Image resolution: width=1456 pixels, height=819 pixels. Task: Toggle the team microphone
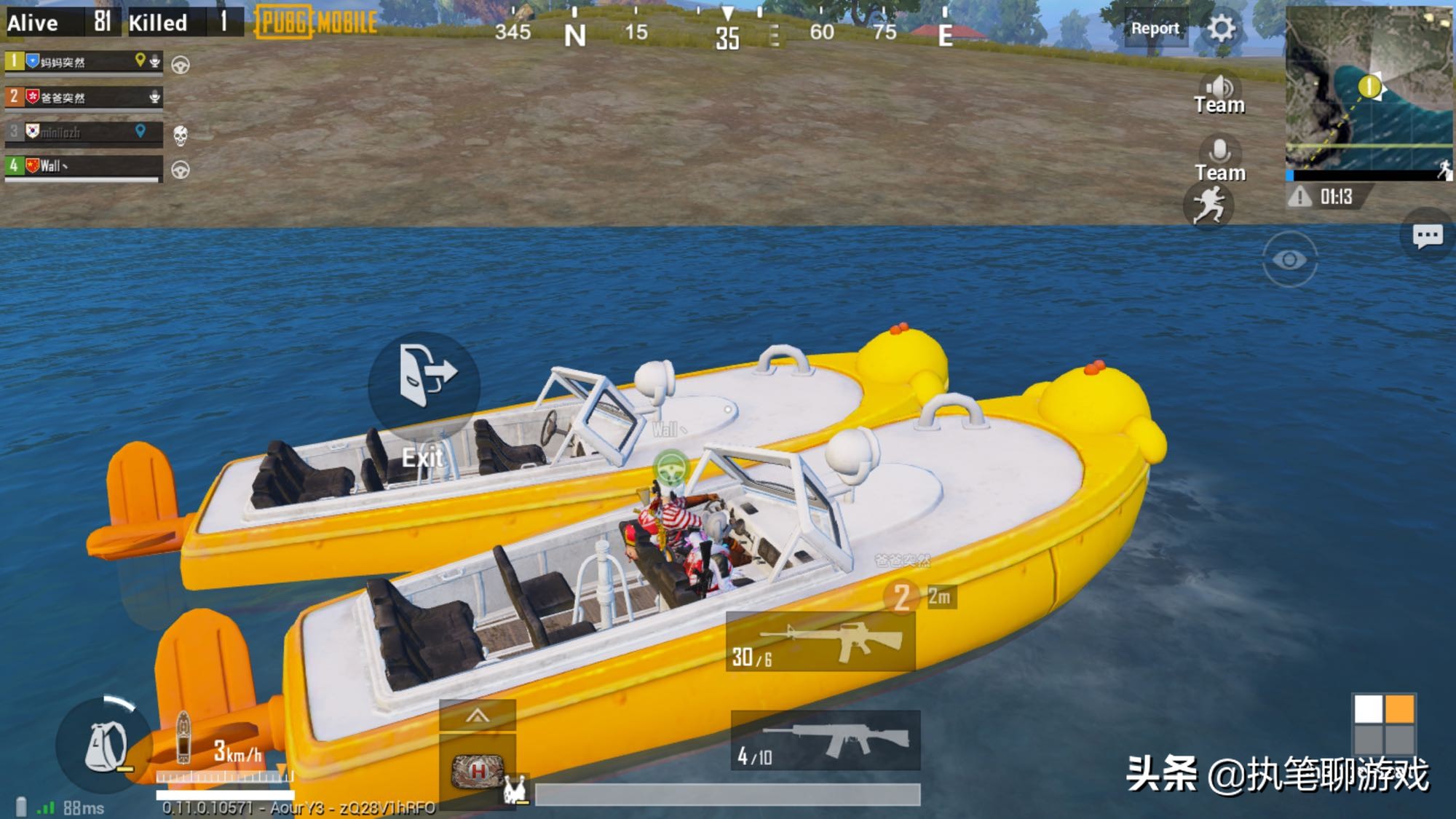(x=1219, y=159)
